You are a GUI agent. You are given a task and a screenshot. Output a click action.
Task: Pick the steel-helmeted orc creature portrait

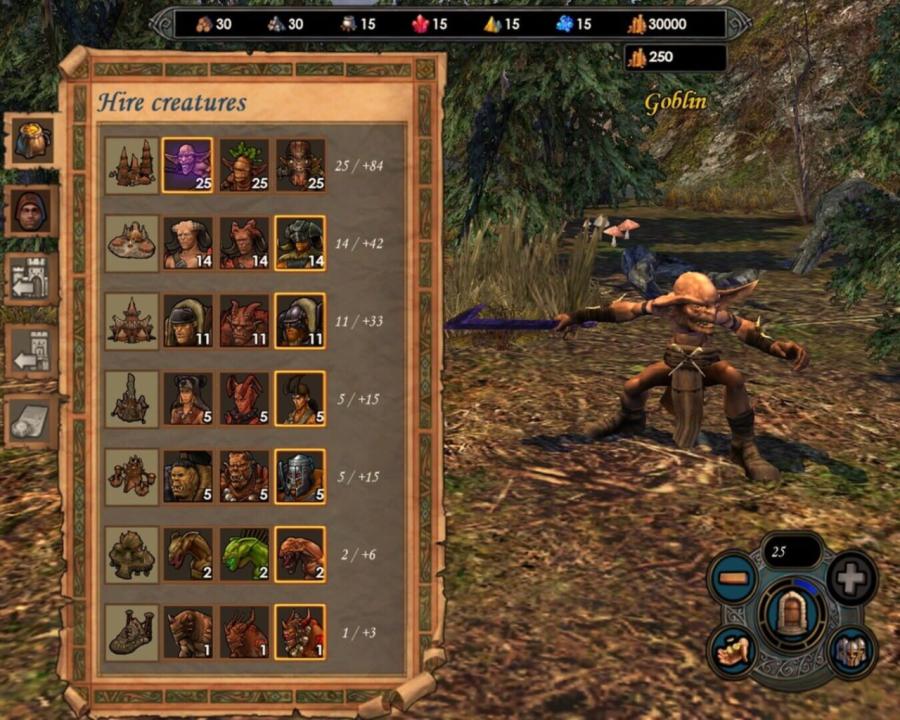point(300,476)
